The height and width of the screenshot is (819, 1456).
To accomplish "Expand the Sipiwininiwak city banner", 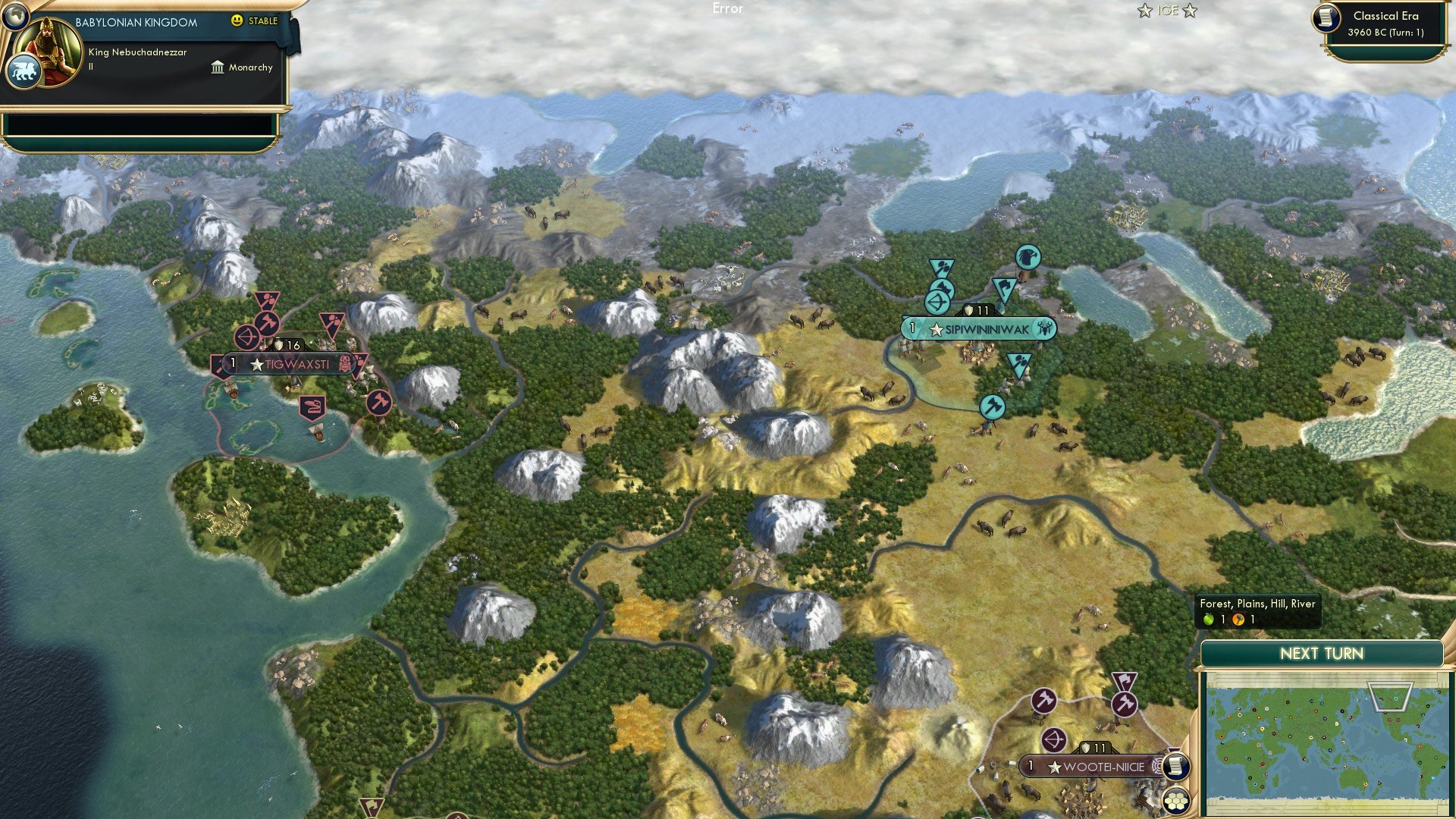I will 981,328.
